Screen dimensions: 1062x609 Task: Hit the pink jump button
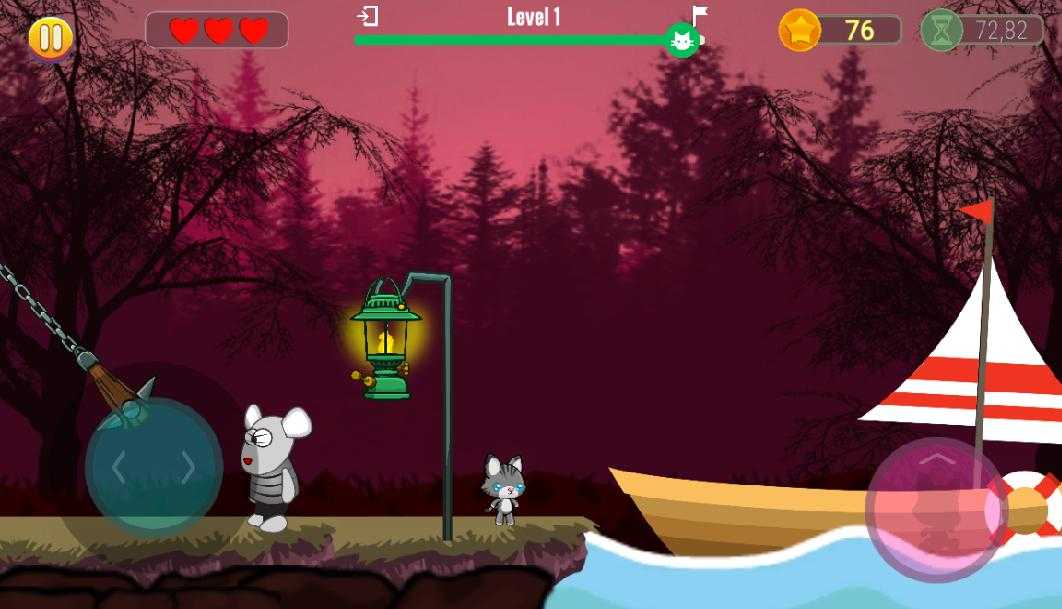pos(934,506)
